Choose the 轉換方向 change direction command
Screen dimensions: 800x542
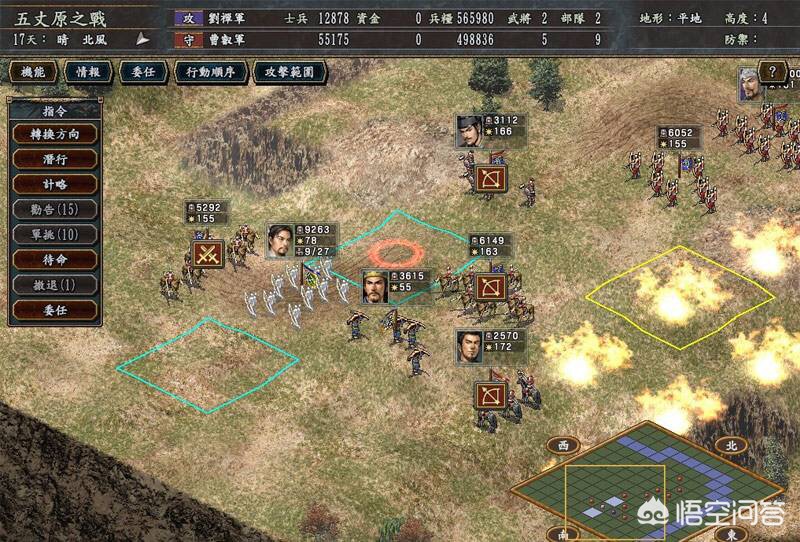pos(54,134)
